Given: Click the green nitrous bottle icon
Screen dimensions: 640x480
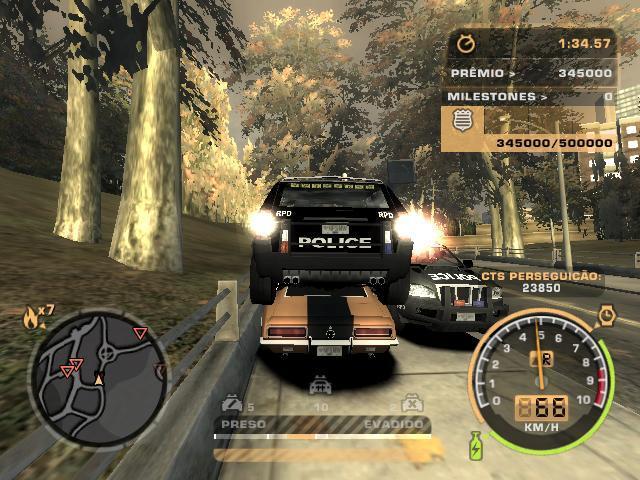Looking at the screenshot, I should (475, 445).
